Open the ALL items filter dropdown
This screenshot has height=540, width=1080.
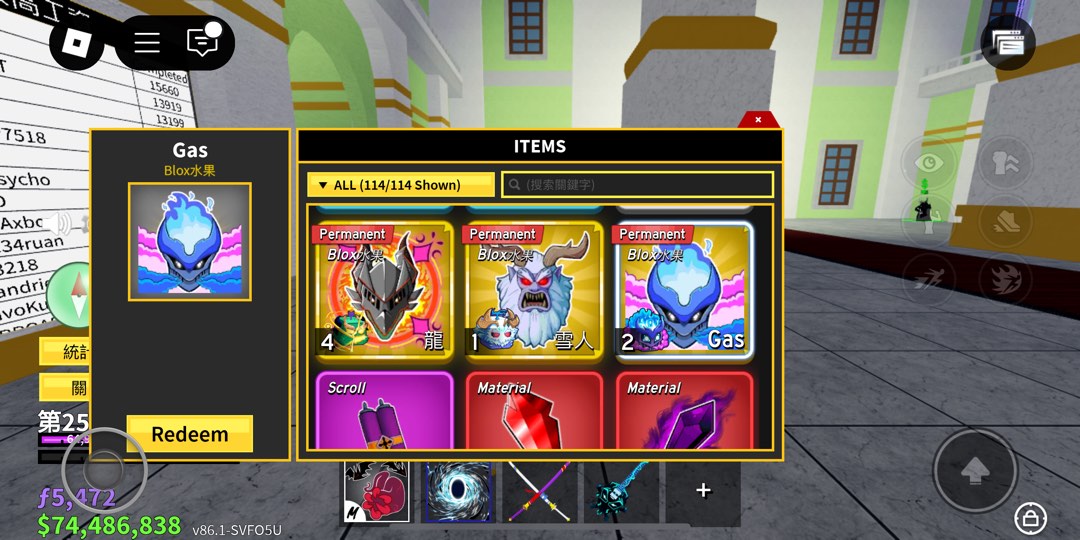402,185
